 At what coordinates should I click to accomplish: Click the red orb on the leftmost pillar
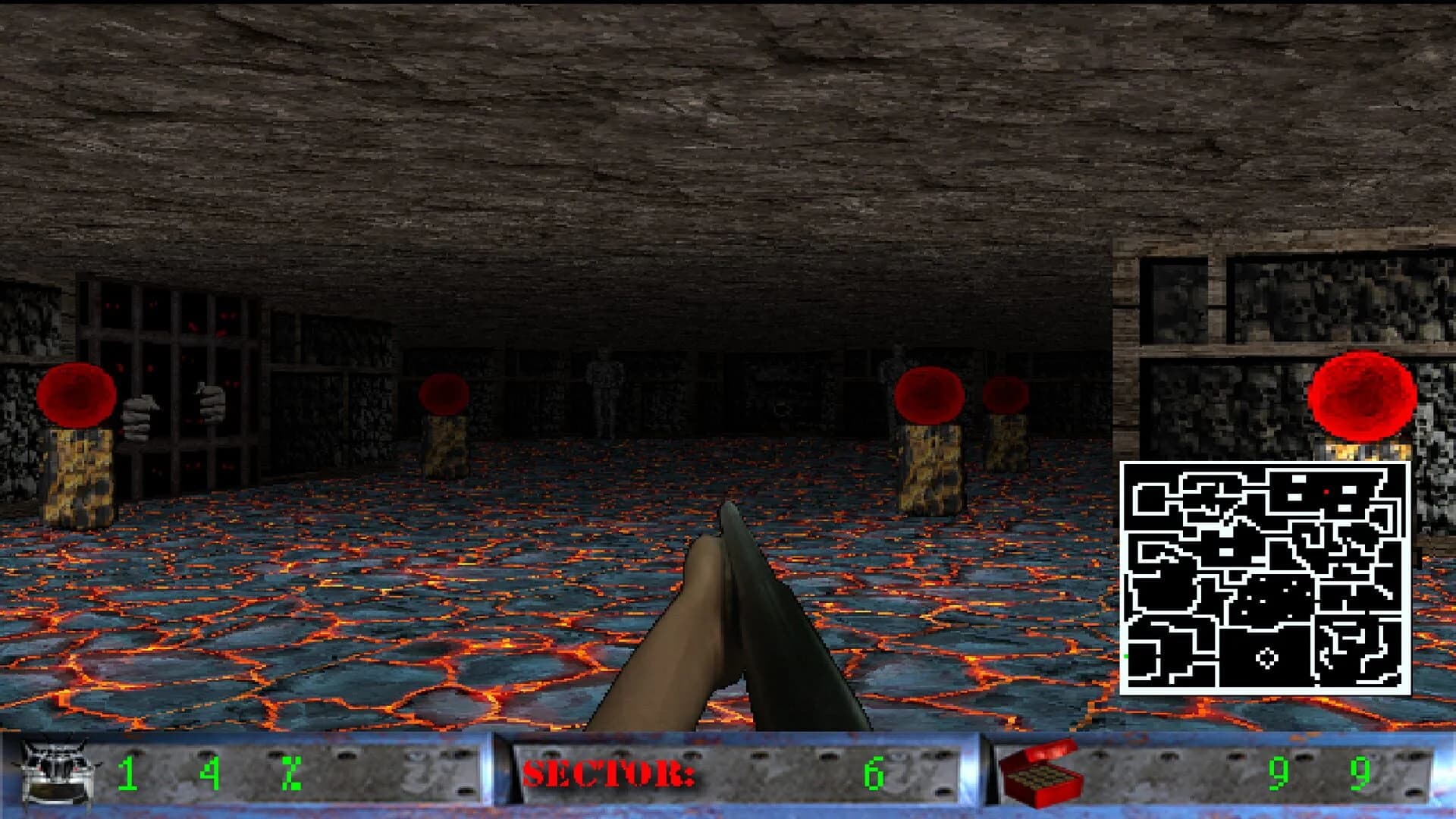point(76,394)
